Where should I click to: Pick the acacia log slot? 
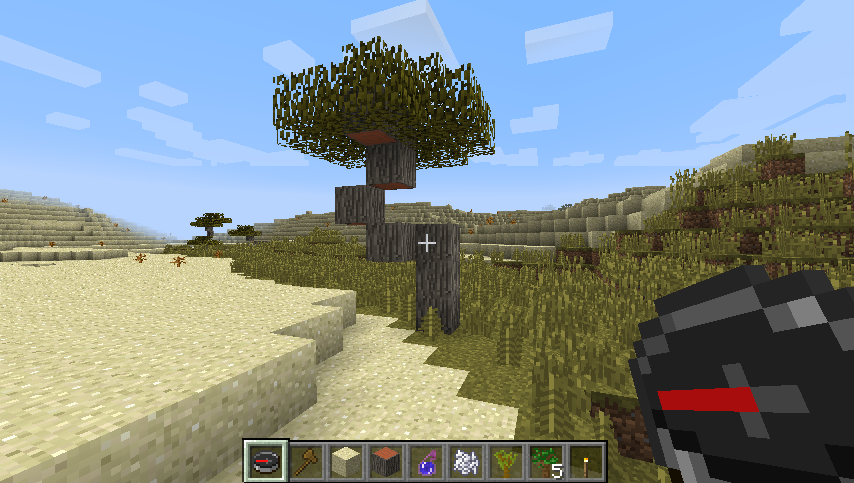[386, 462]
